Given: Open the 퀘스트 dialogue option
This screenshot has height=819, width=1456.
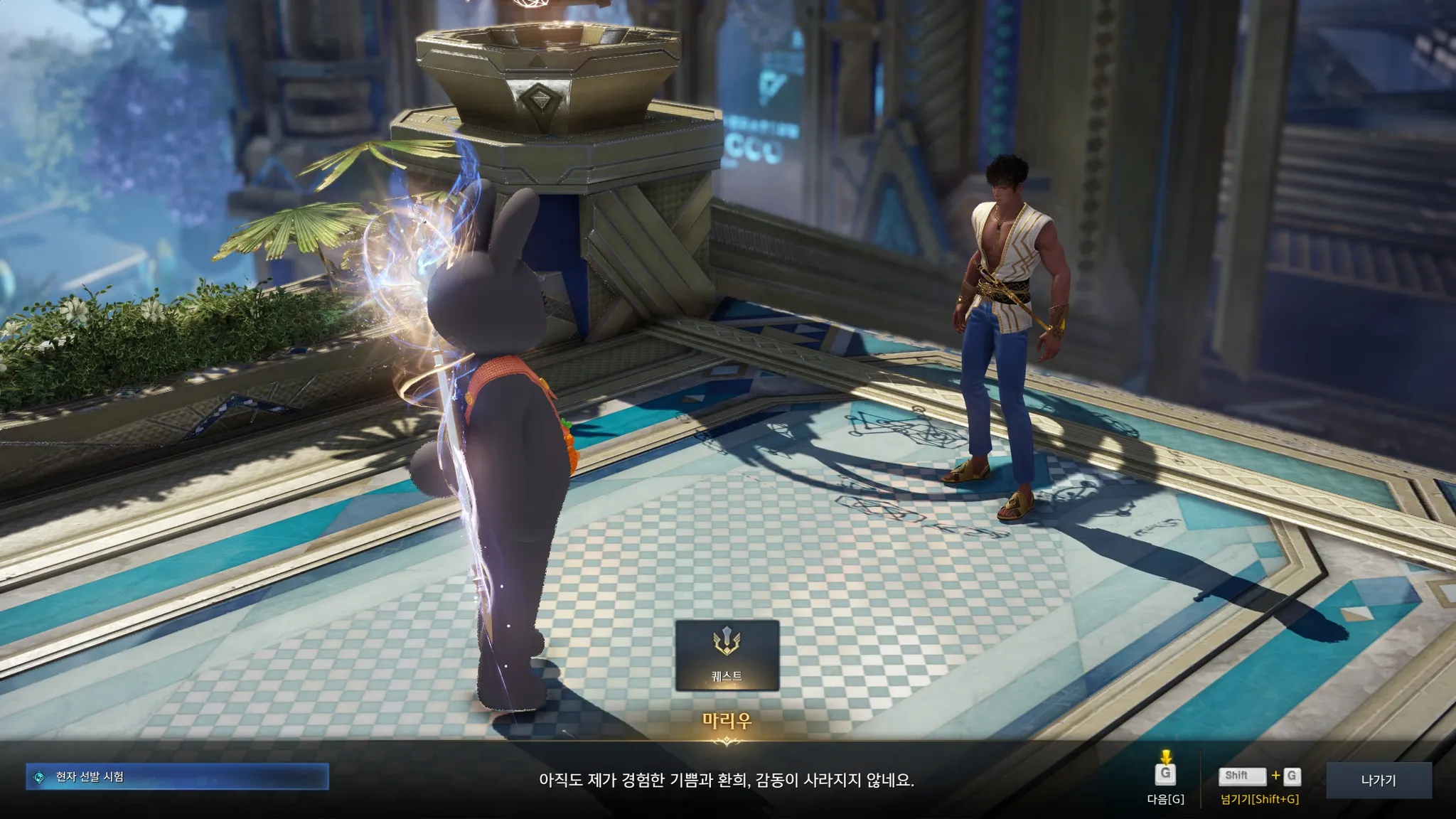Looking at the screenshot, I should click(x=727, y=655).
